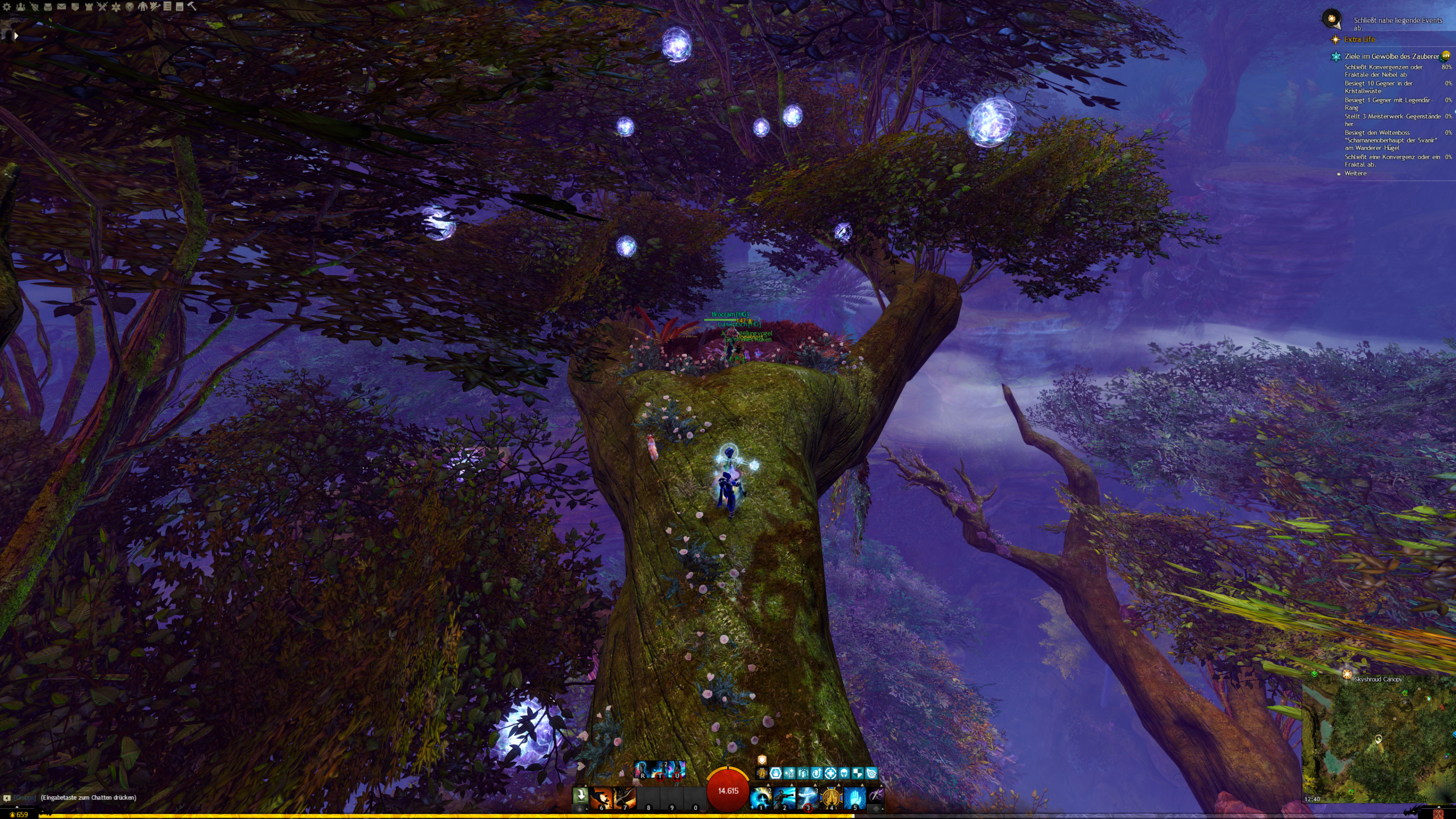Activate the glowing blue hand skill 5
The width and height of the screenshot is (1456, 819).
(854, 798)
